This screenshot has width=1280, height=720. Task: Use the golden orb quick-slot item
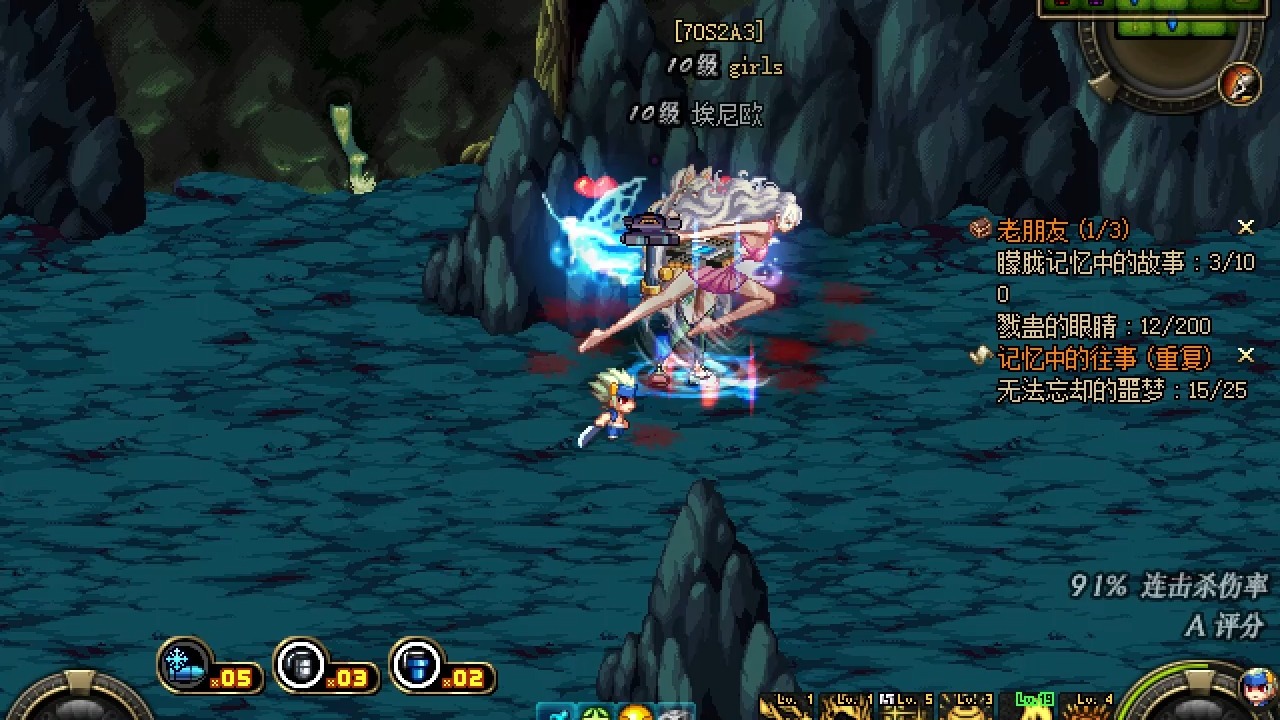(x=634, y=714)
